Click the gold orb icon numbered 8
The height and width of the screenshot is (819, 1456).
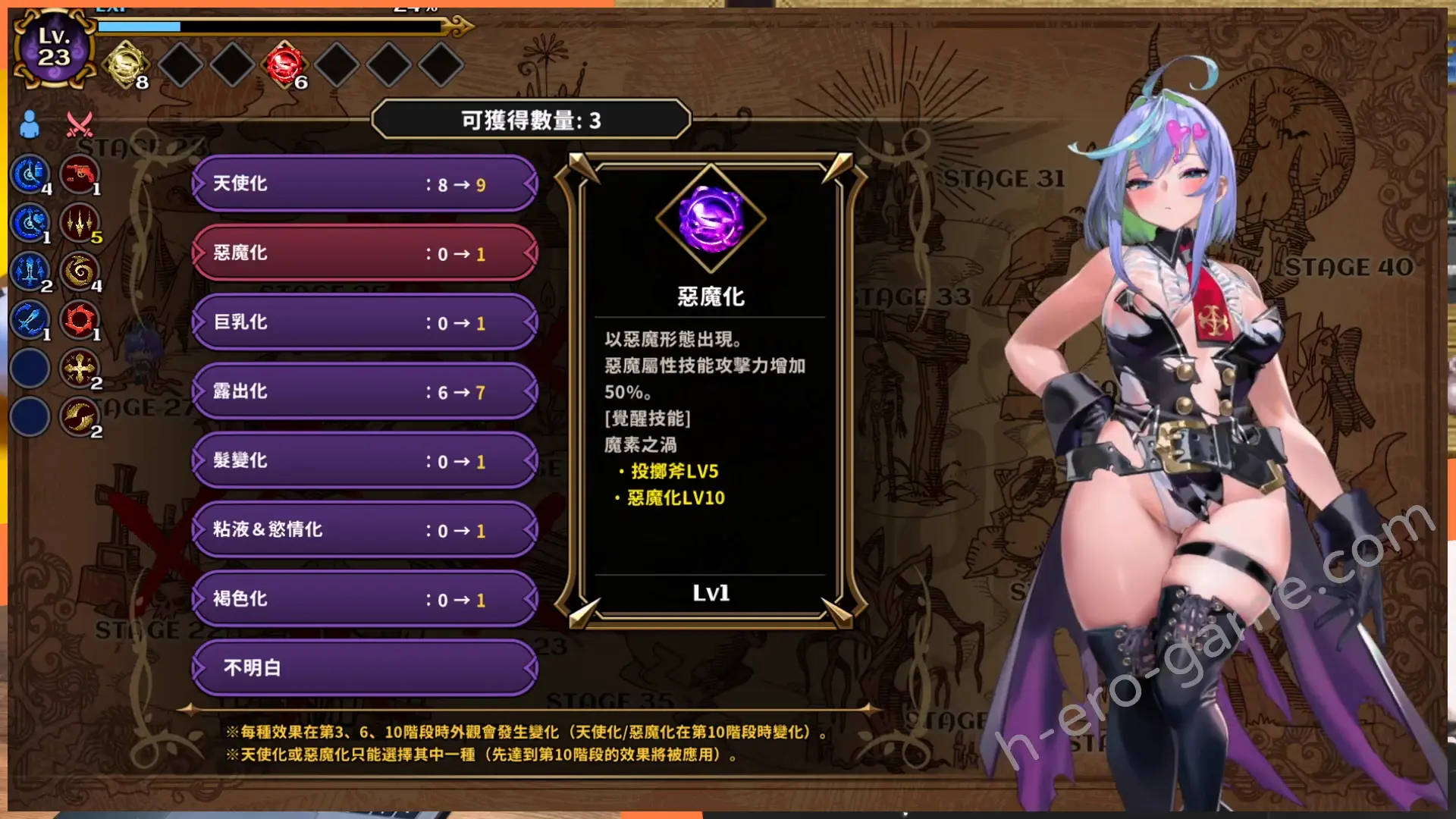tap(127, 64)
